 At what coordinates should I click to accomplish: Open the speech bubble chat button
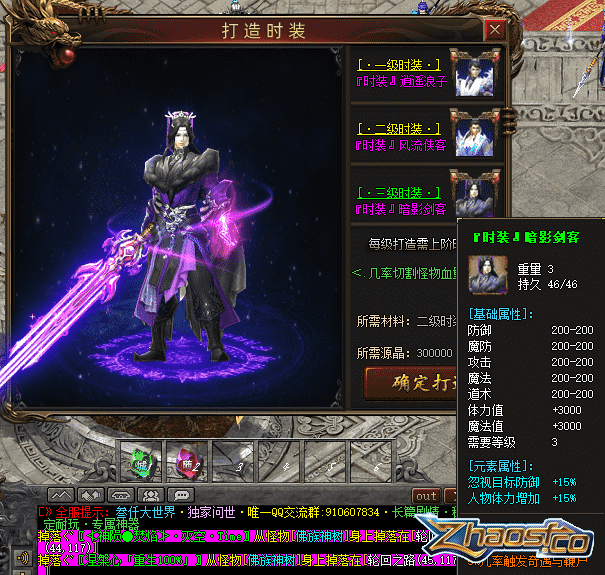pos(183,495)
